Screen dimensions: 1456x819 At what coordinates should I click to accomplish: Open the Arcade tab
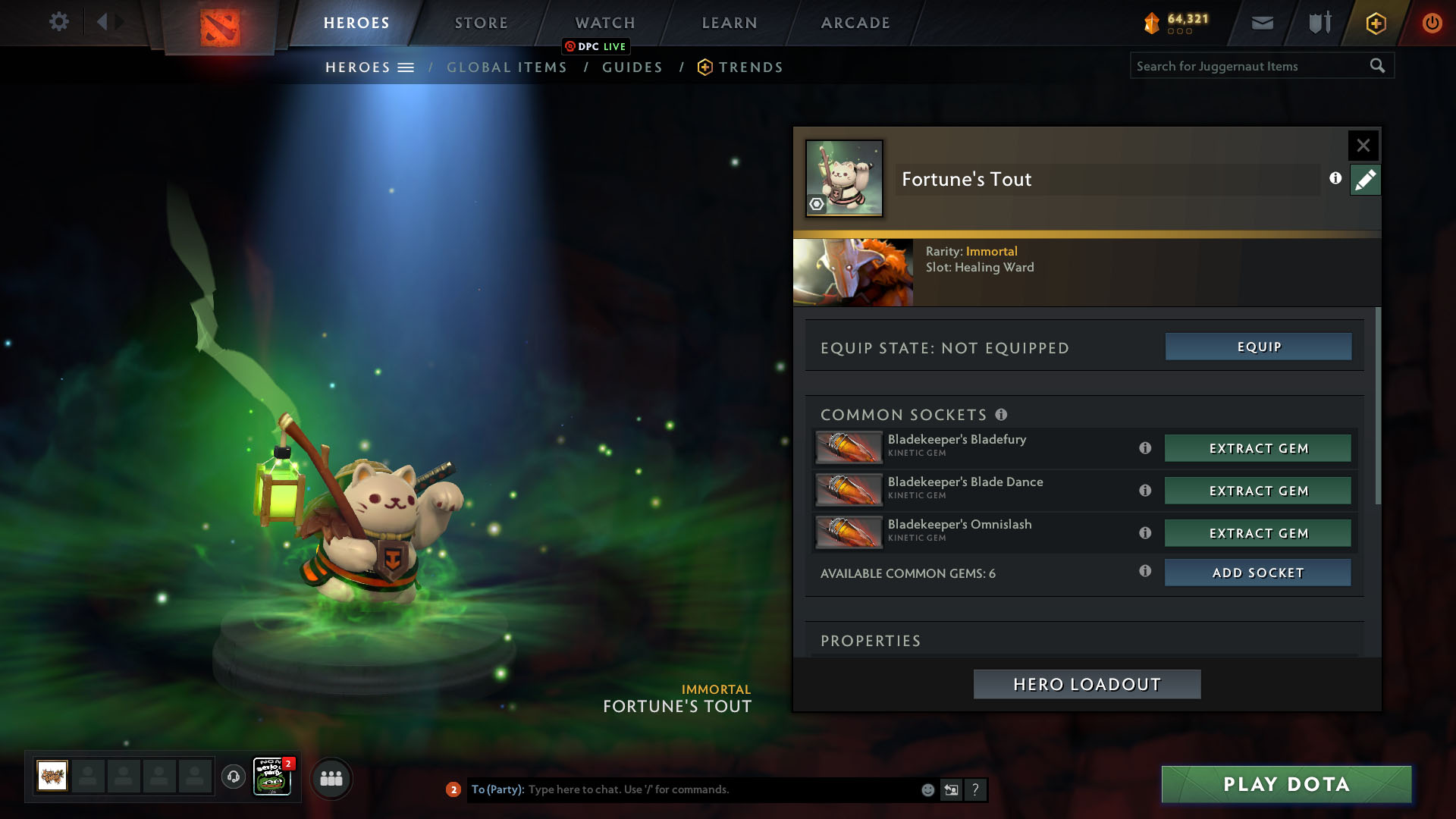click(855, 23)
